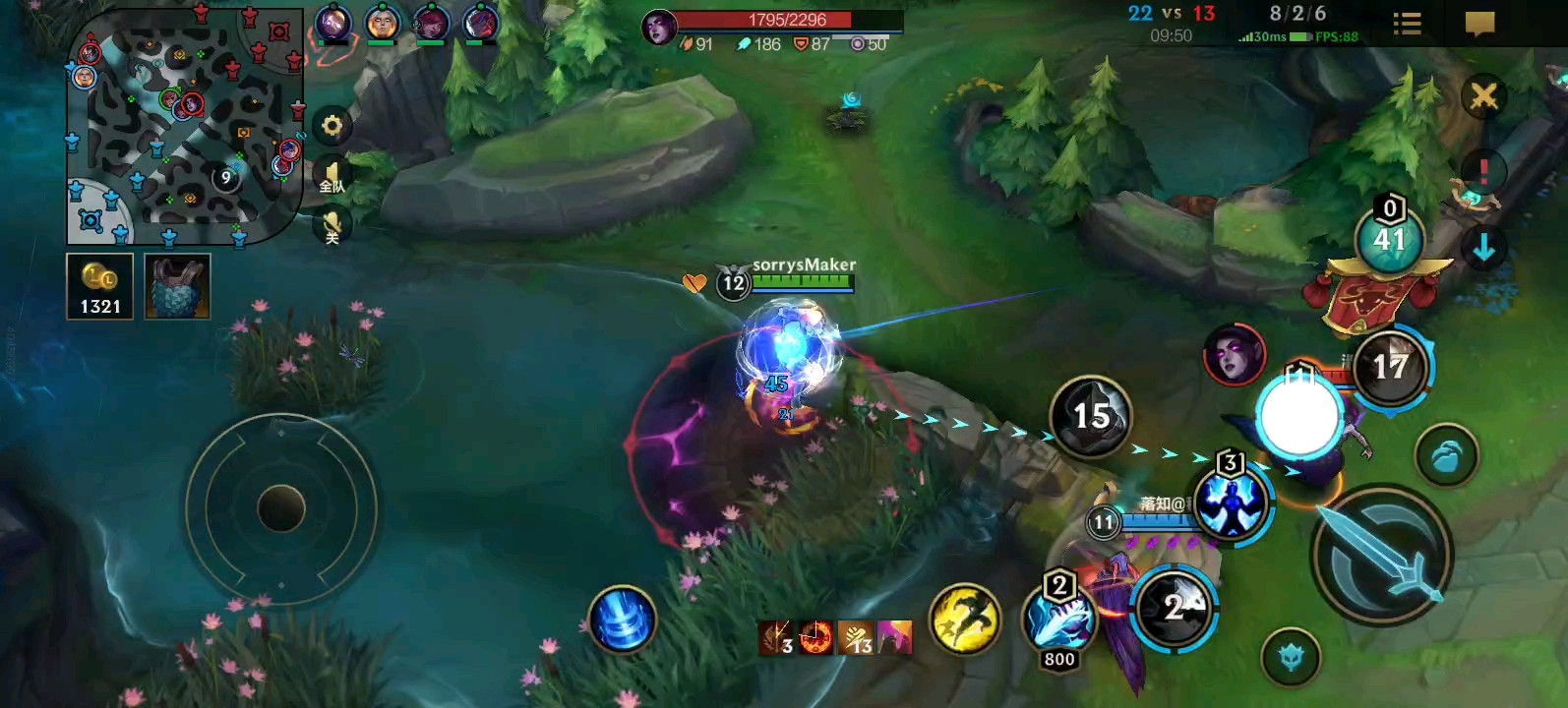
Task: Cast the glowing blue figure ability
Action: pyautogui.click(x=1231, y=503)
